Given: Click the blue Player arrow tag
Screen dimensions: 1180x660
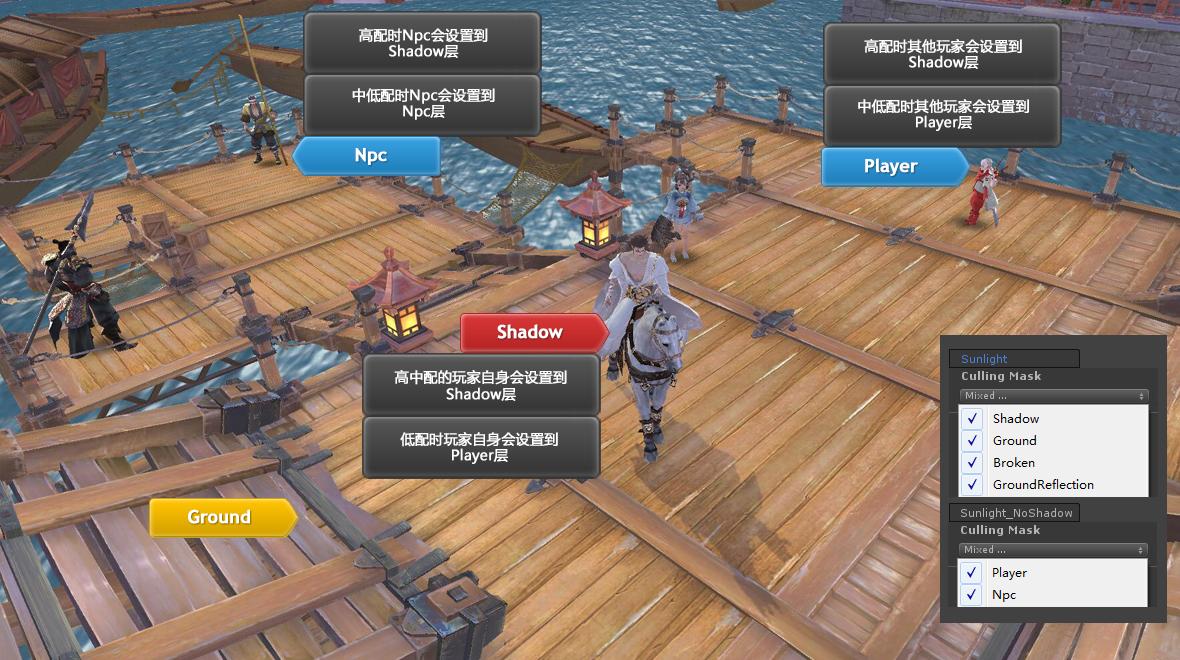Looking at the screenshot, I should [893, 167].
